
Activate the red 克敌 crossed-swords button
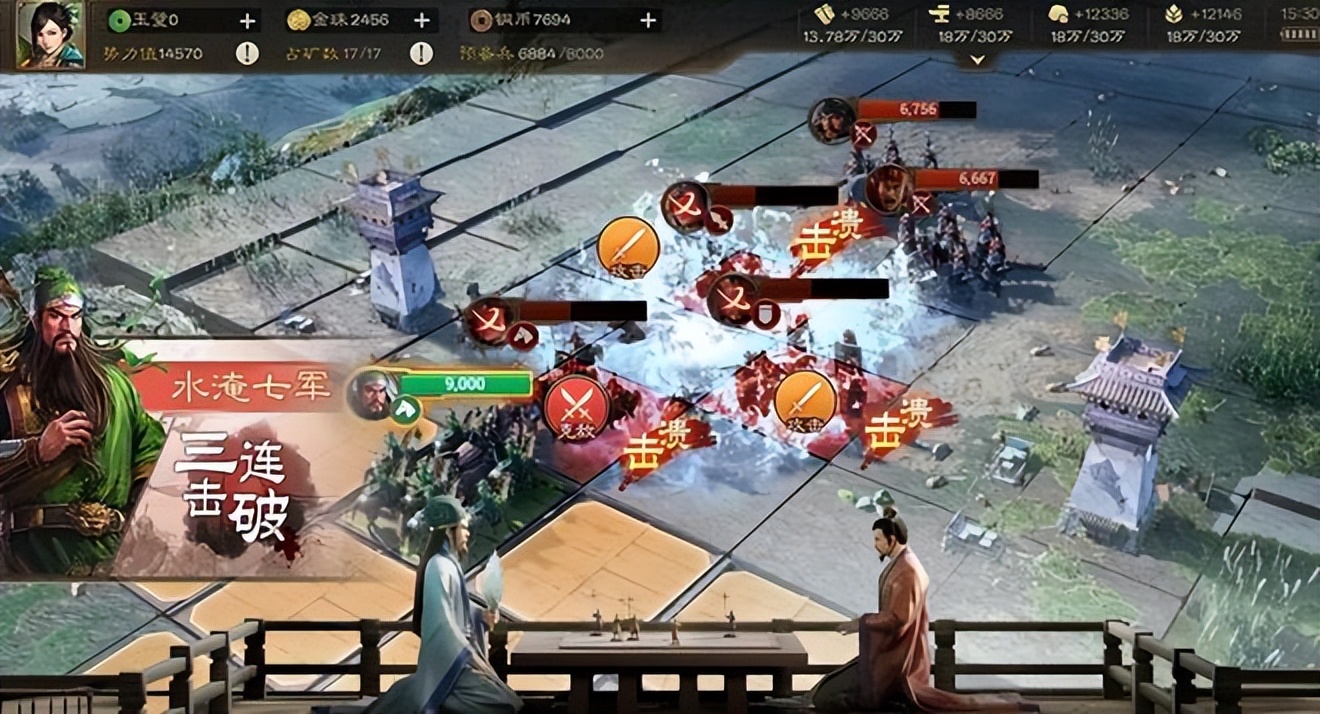(x=576, y=406)
